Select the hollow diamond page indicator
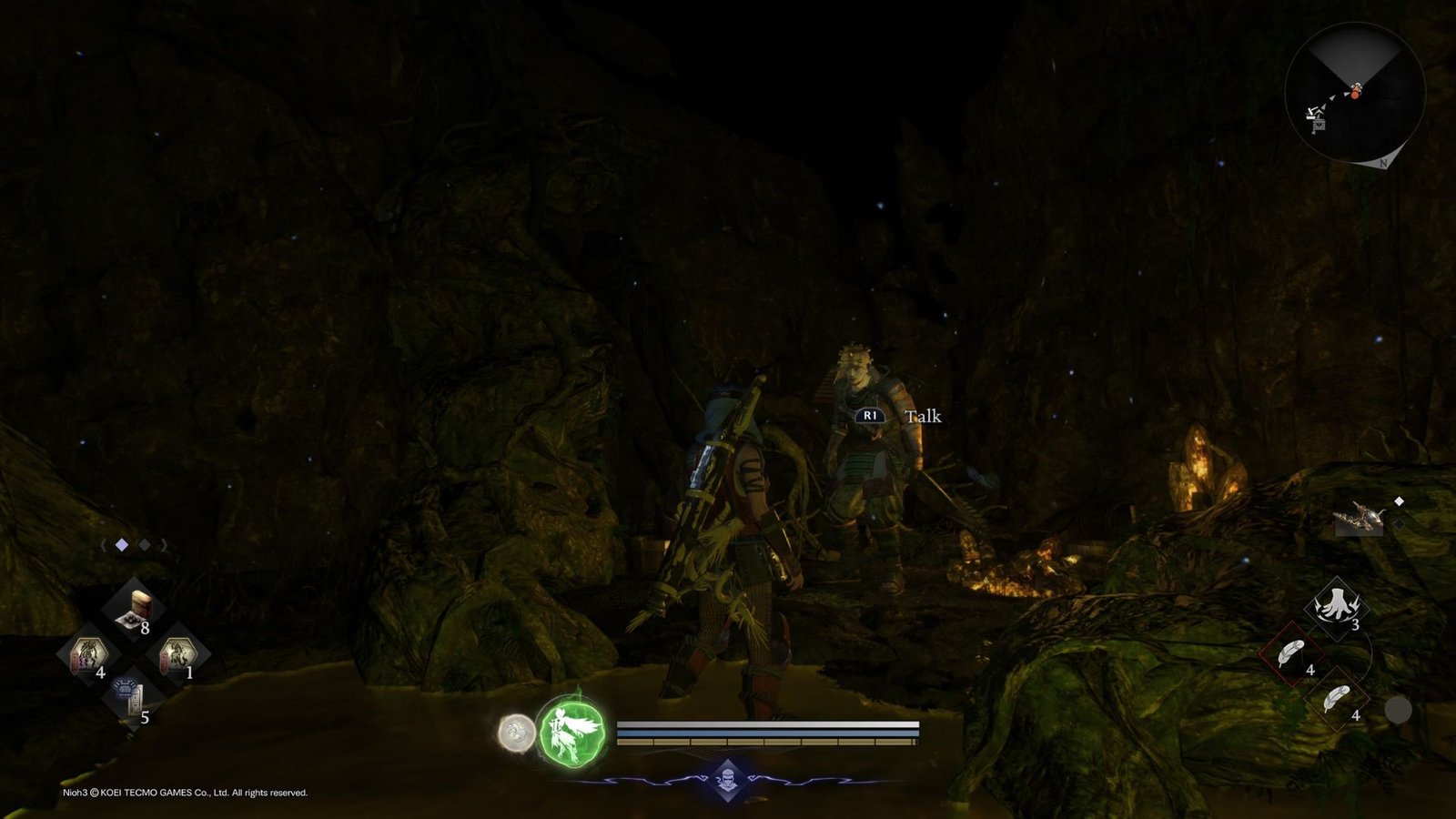The width and height of the screenshot is (1456, 819). (146, 543)
